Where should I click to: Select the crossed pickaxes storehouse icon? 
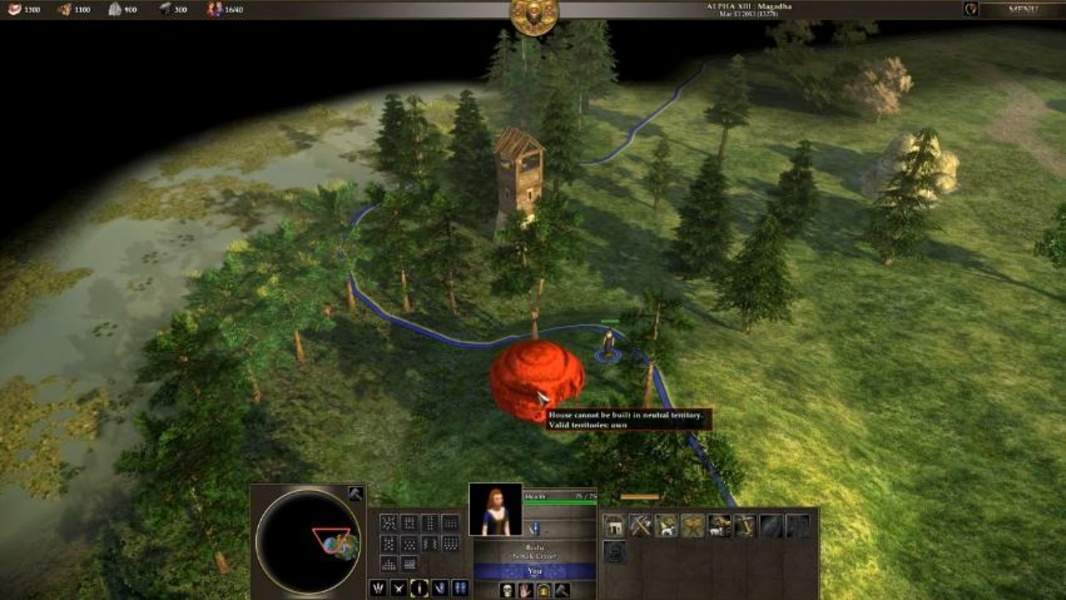click(x=640, y=525)
